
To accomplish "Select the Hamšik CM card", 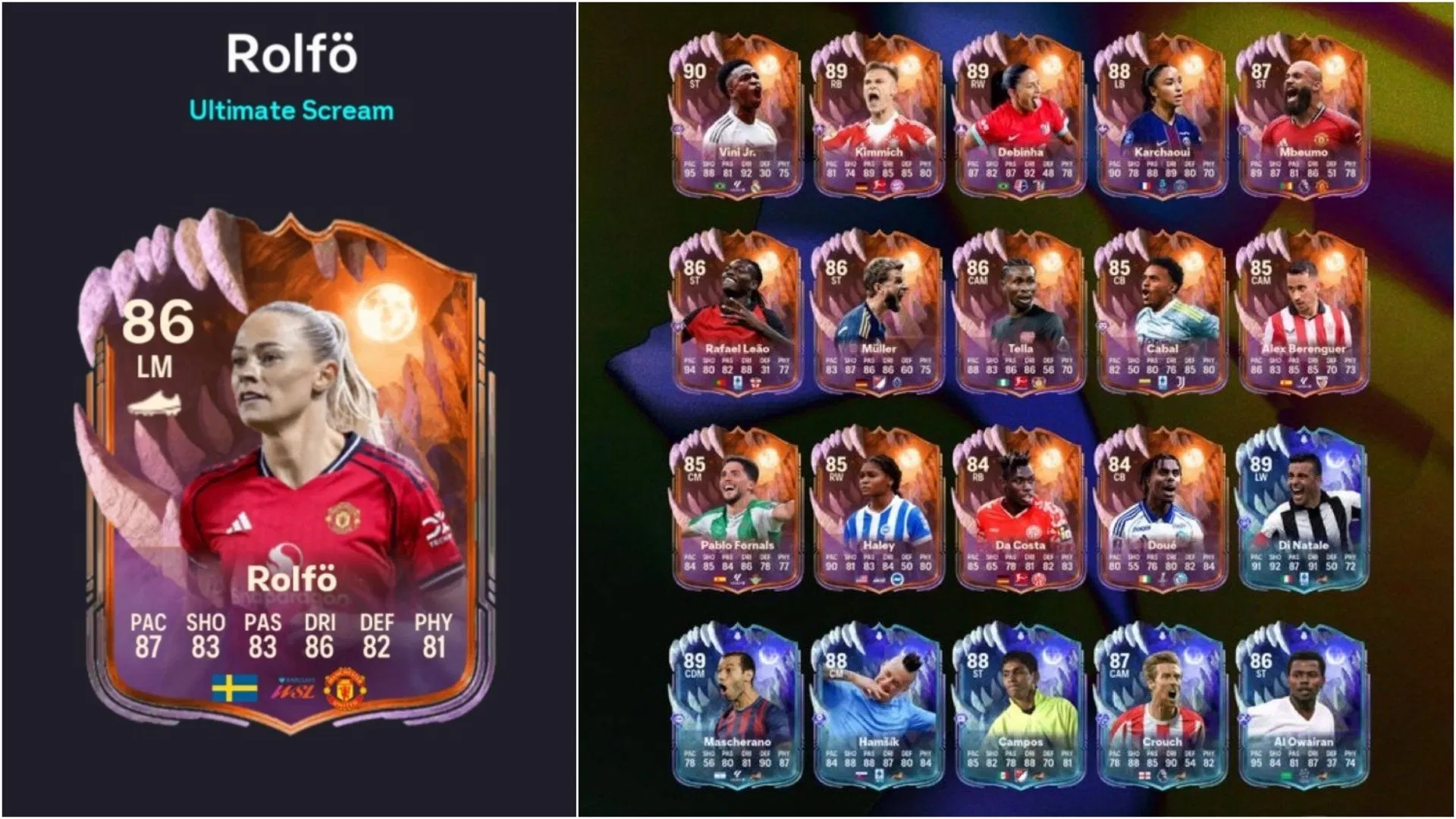I will pos(880,698).
